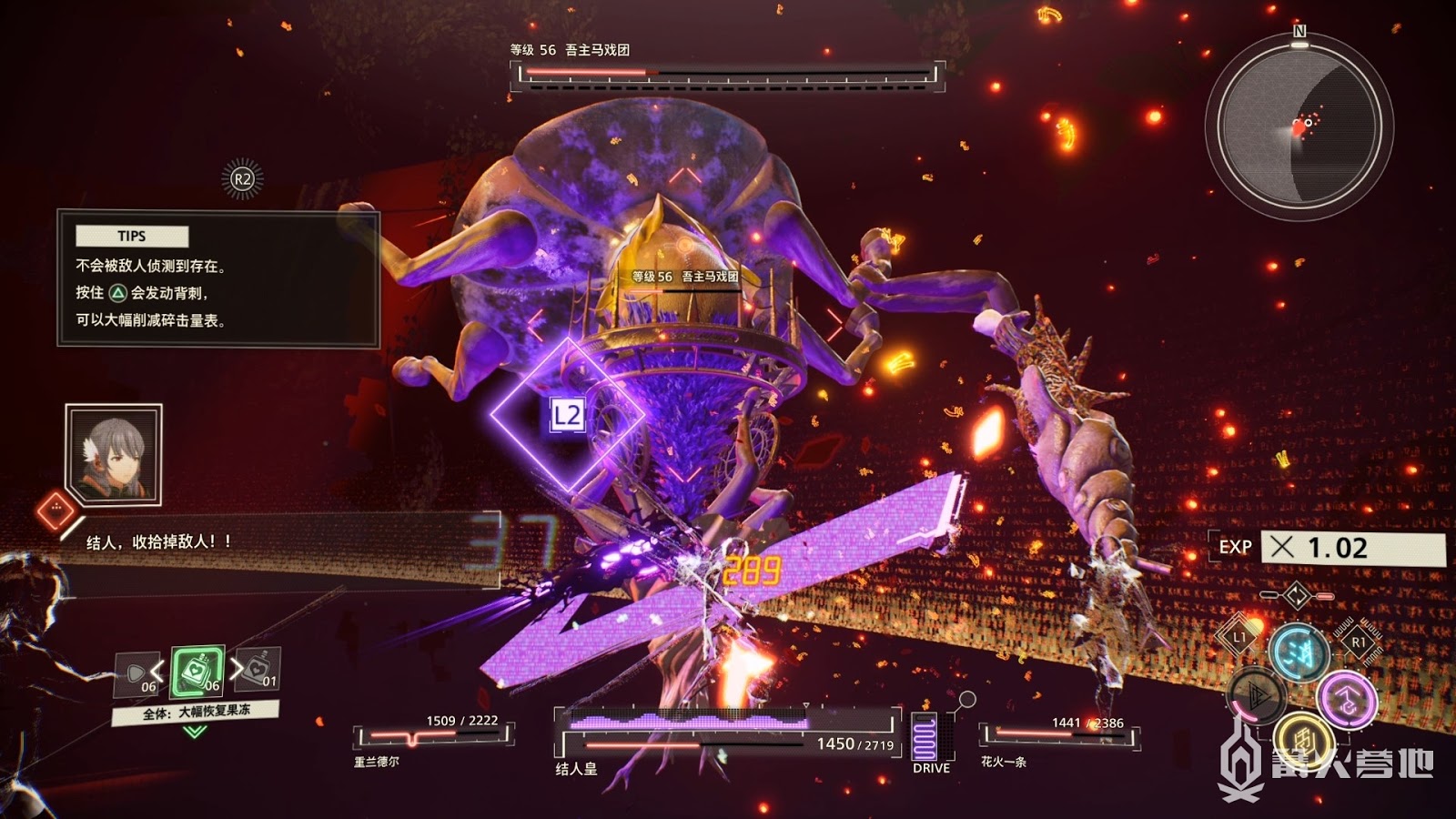The height and width of the screenshot is (819, 1456).
Task: Click the SAS swap arrows diamond icon
Action: pyautogui.click(x=1297, y=596)
